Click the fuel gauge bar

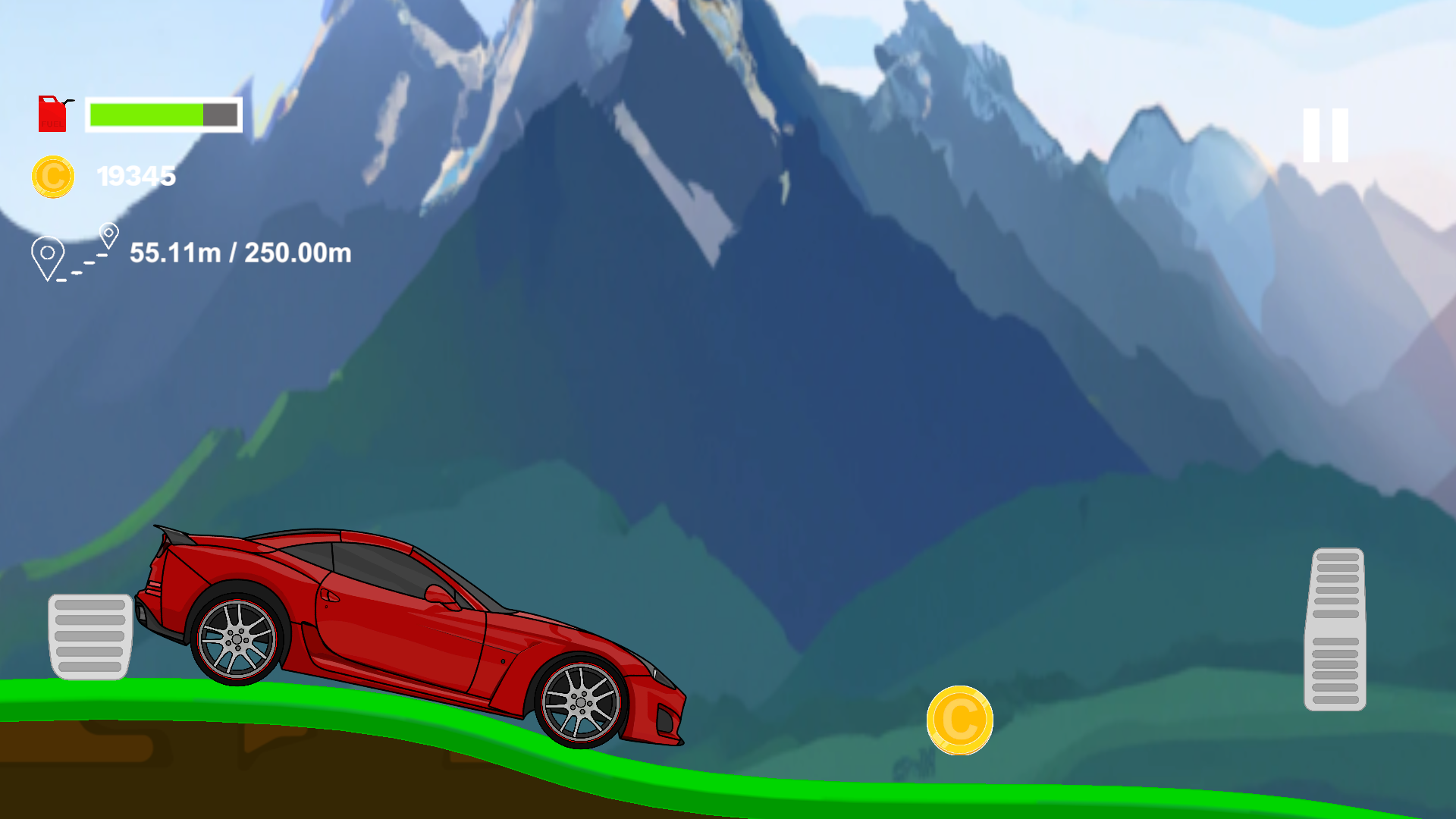click(x=163, y=115)
